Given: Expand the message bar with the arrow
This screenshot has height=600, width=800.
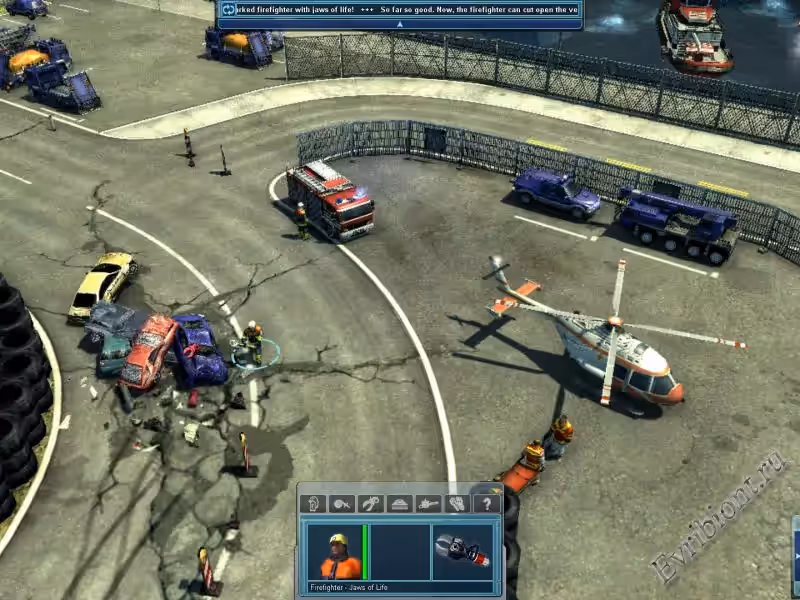Looking at the screenshot, I should (x=399, y=23).
